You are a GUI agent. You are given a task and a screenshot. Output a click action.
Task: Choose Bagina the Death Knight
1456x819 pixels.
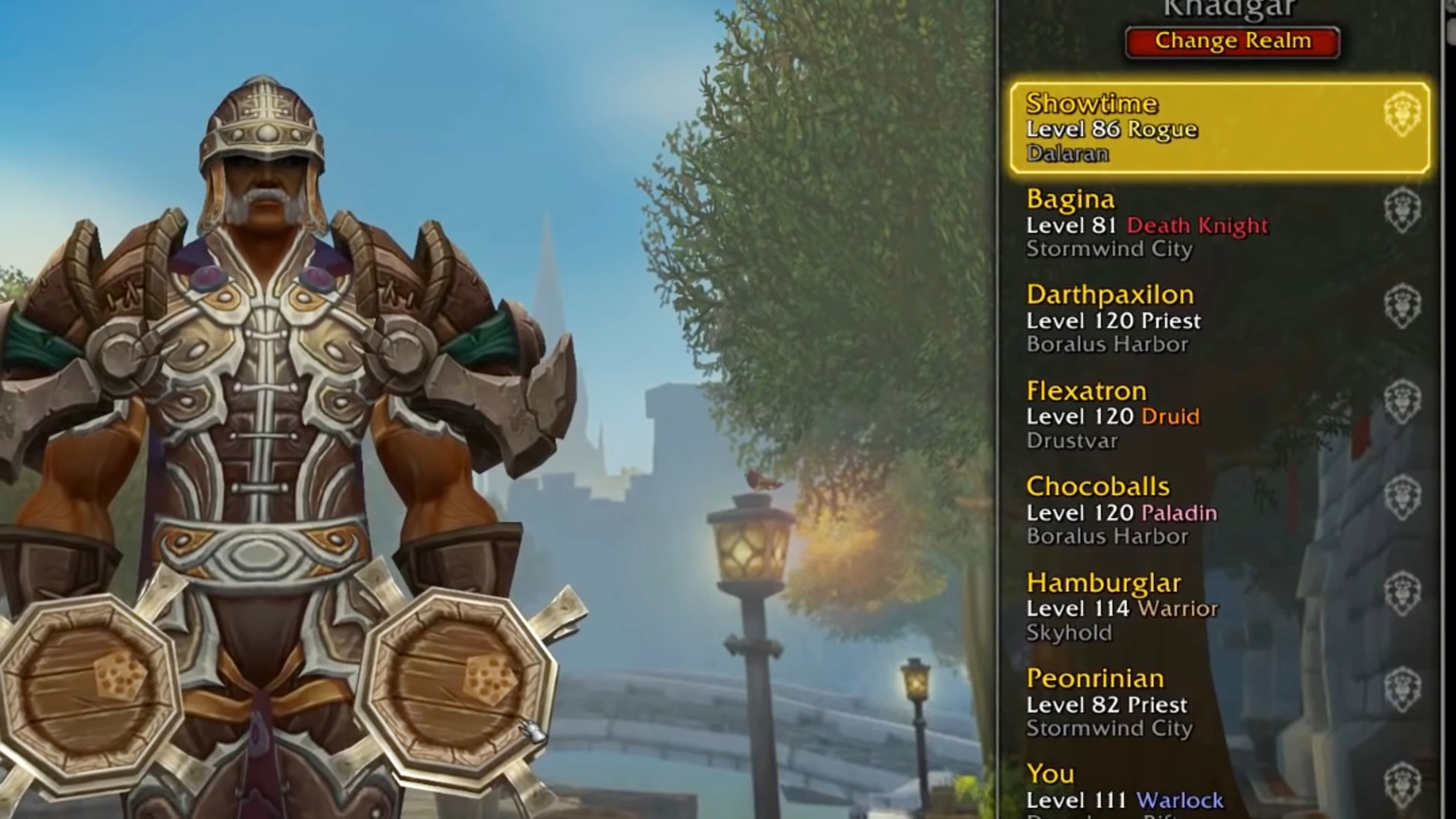tap(1219, 224)
